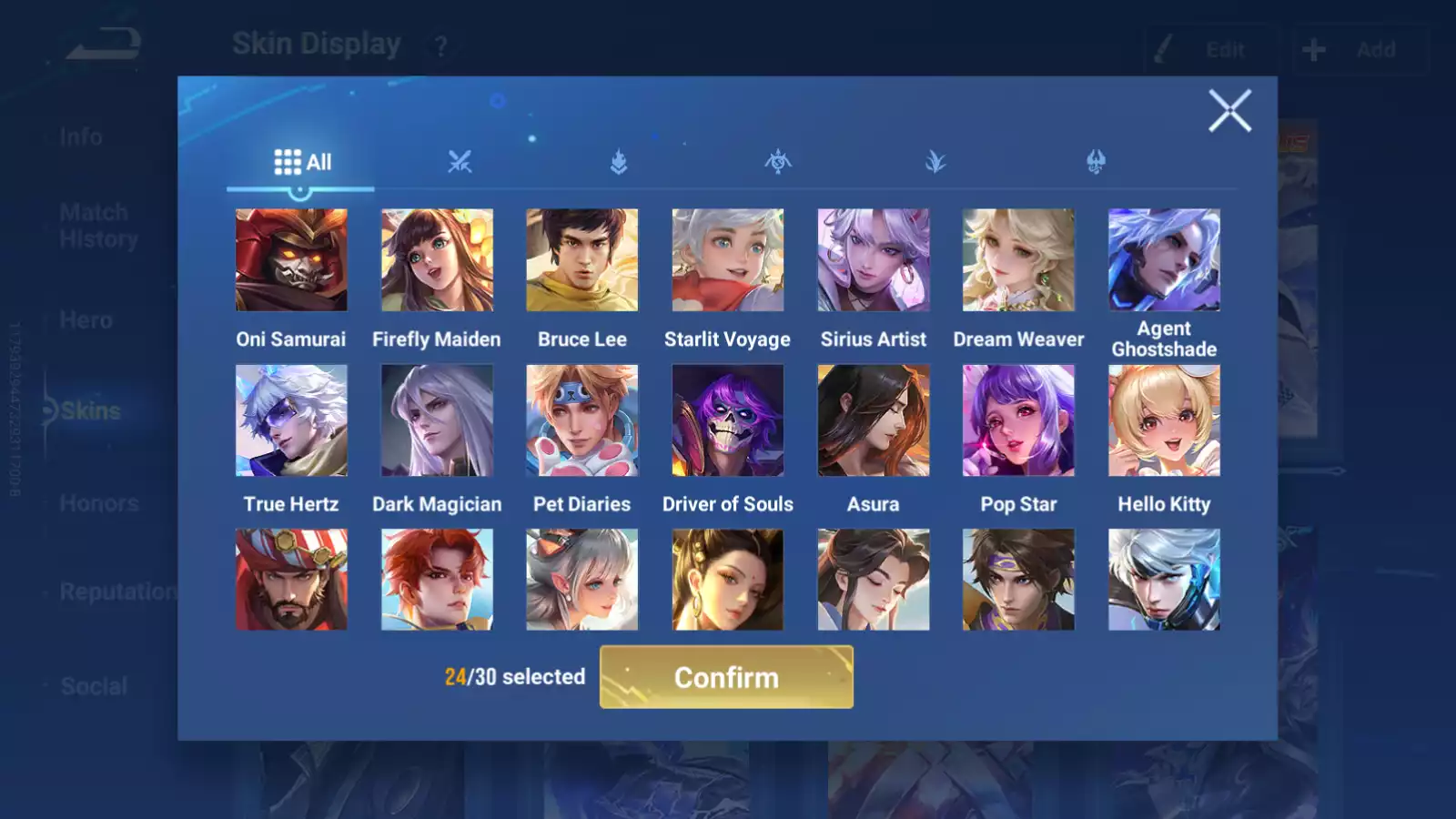This screenshot has height=819, width=1456.
Task: Choose the Dark Magician skin
Action: 437,420
